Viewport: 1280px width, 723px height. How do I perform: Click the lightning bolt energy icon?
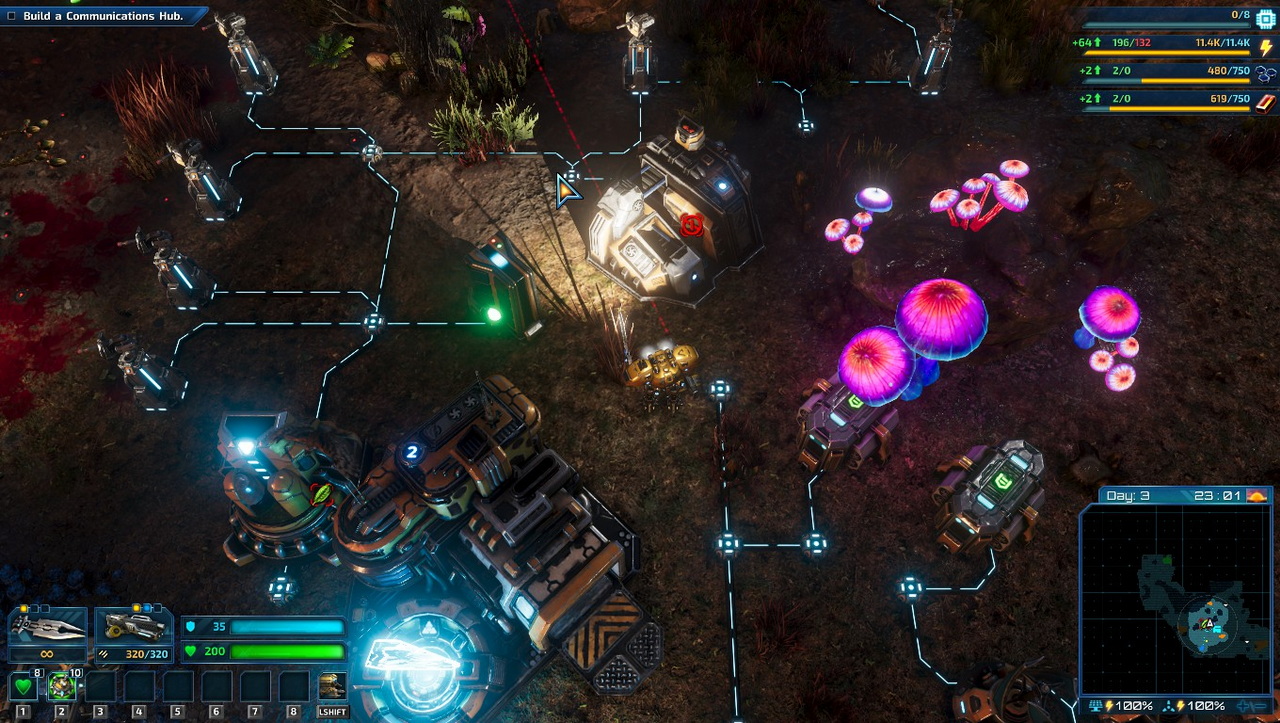pos(1266,46)
